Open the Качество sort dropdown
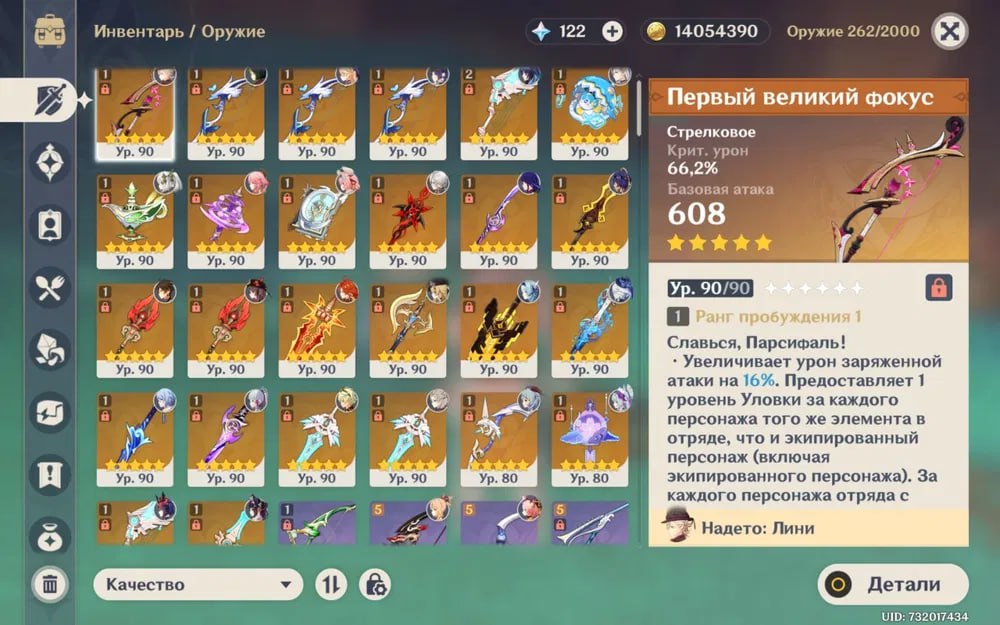 pyautogui.click(x=198, y=584)
